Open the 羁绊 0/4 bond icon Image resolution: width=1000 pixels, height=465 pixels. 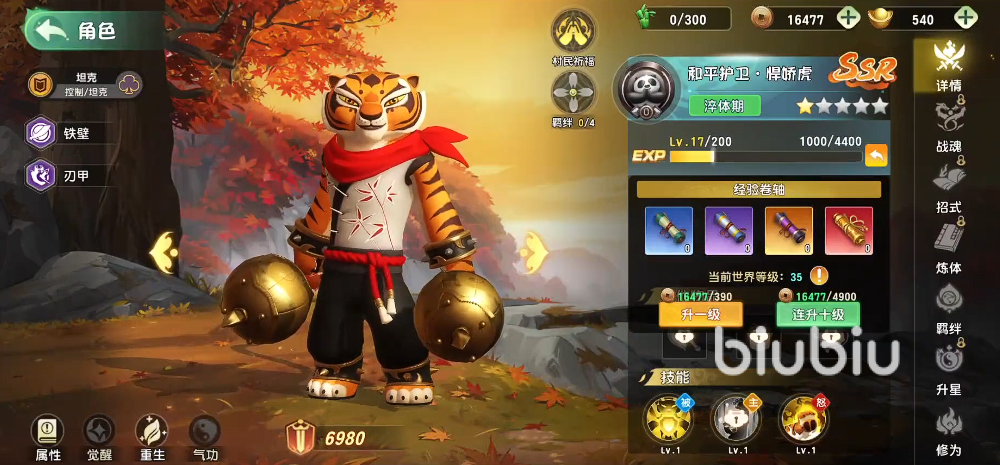tap(574, 95)
